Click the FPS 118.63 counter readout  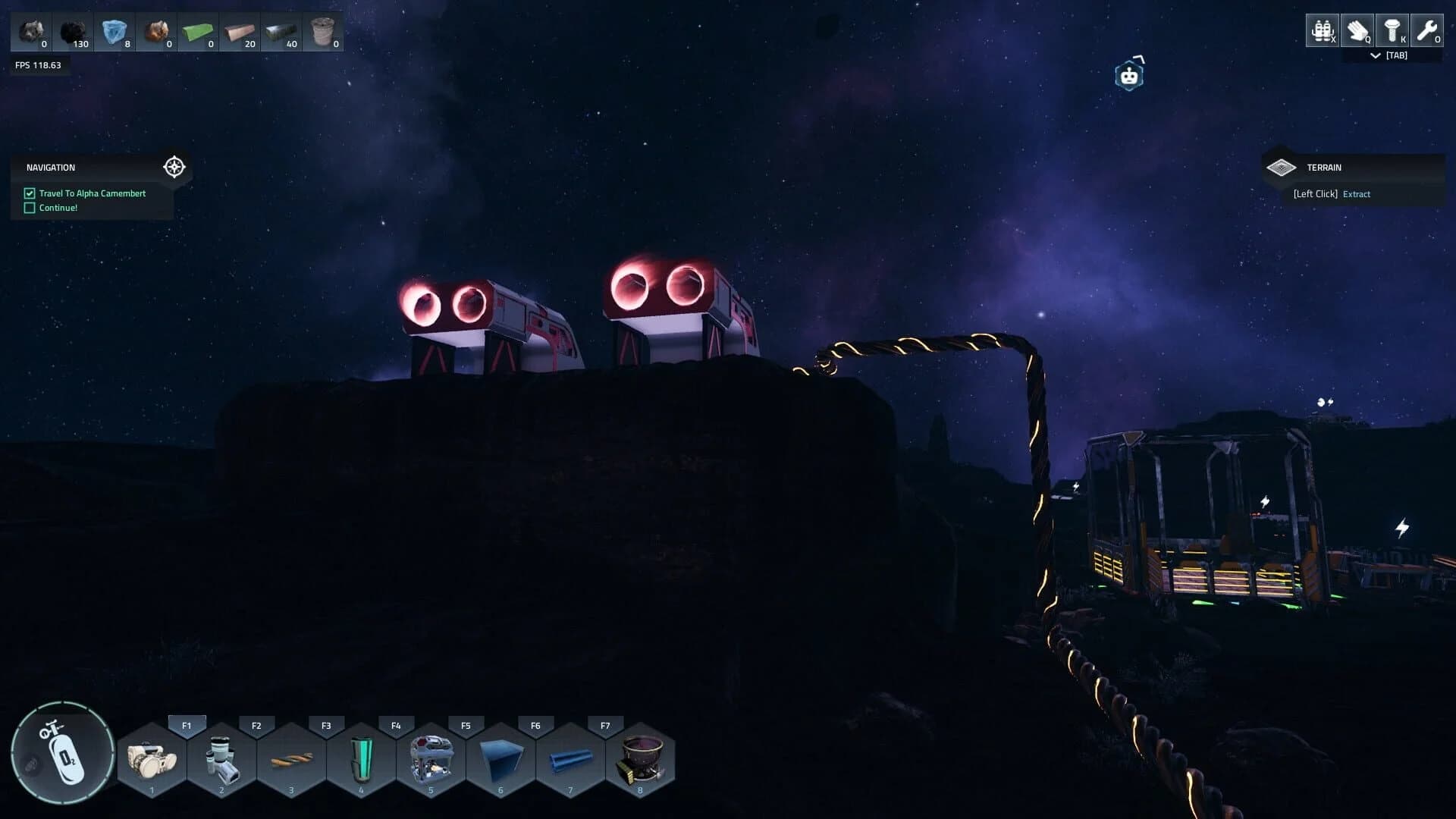37,64
